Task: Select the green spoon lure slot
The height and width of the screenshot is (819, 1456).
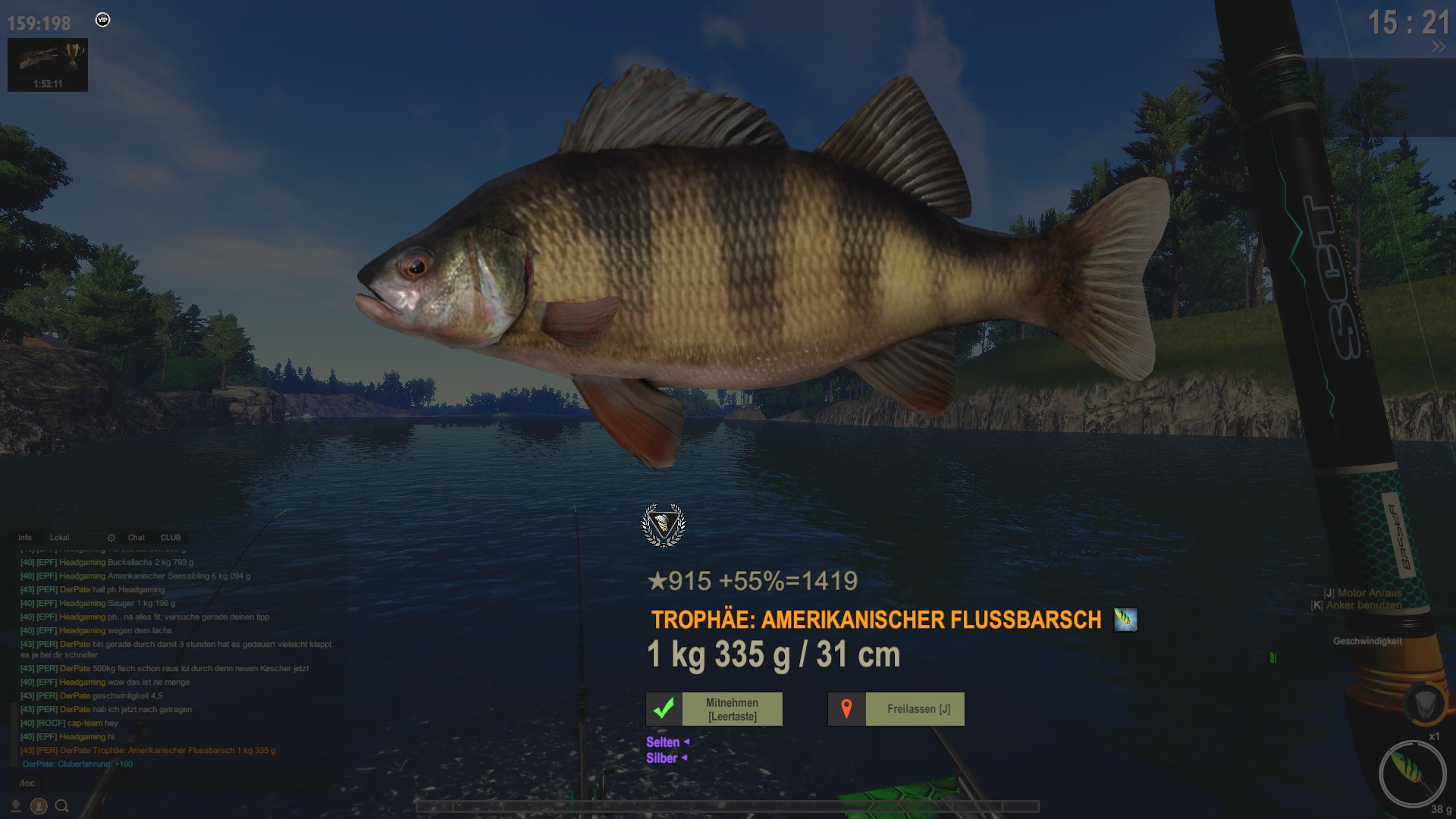Action: point(1411,773)
